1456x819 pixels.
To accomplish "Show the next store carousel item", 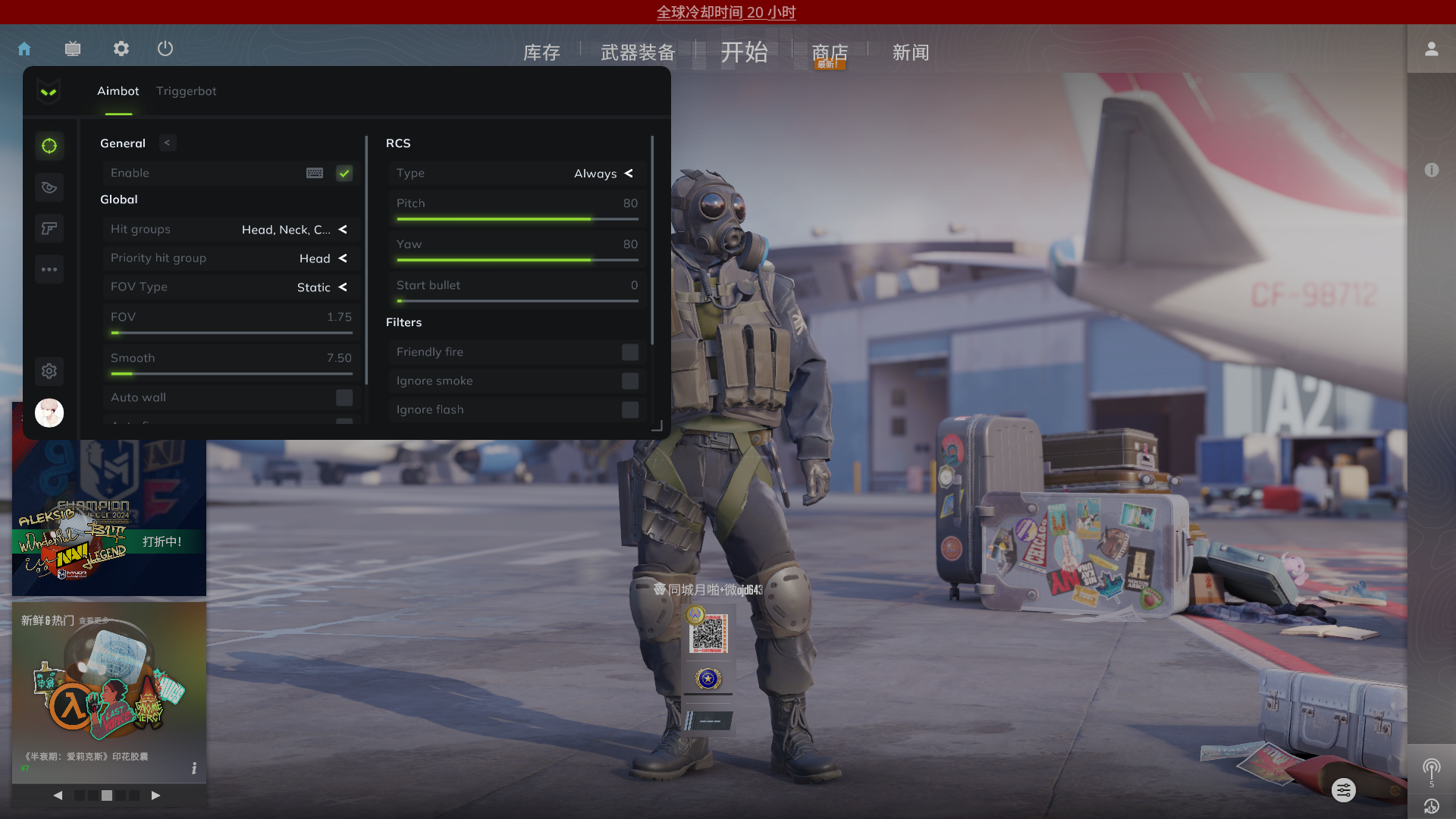I will (155, 795).
